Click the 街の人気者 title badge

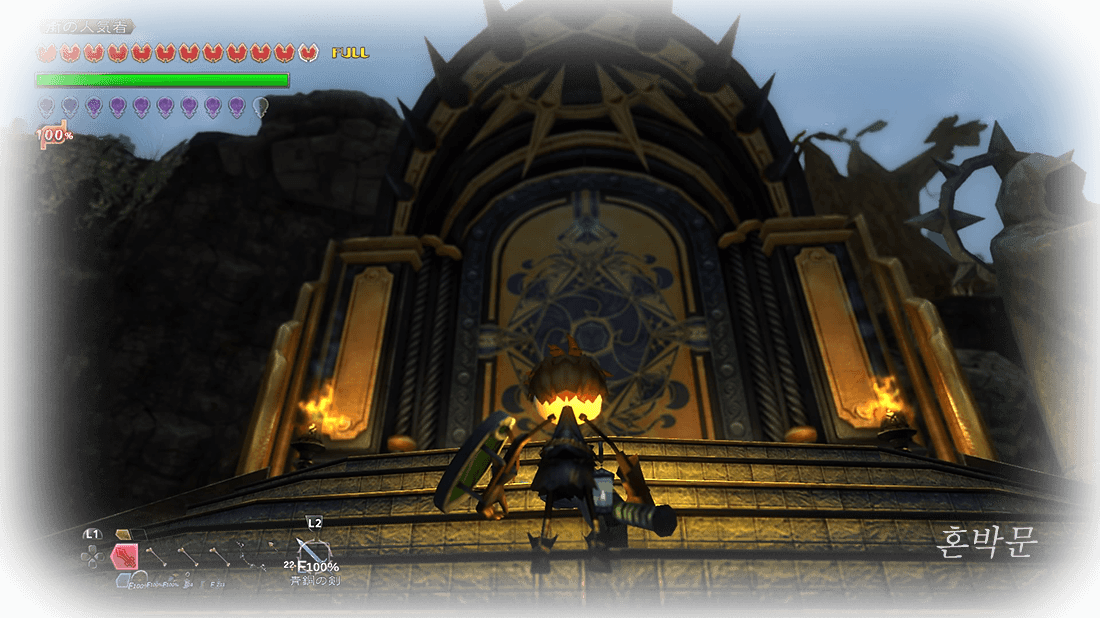[x=86, y=27]
